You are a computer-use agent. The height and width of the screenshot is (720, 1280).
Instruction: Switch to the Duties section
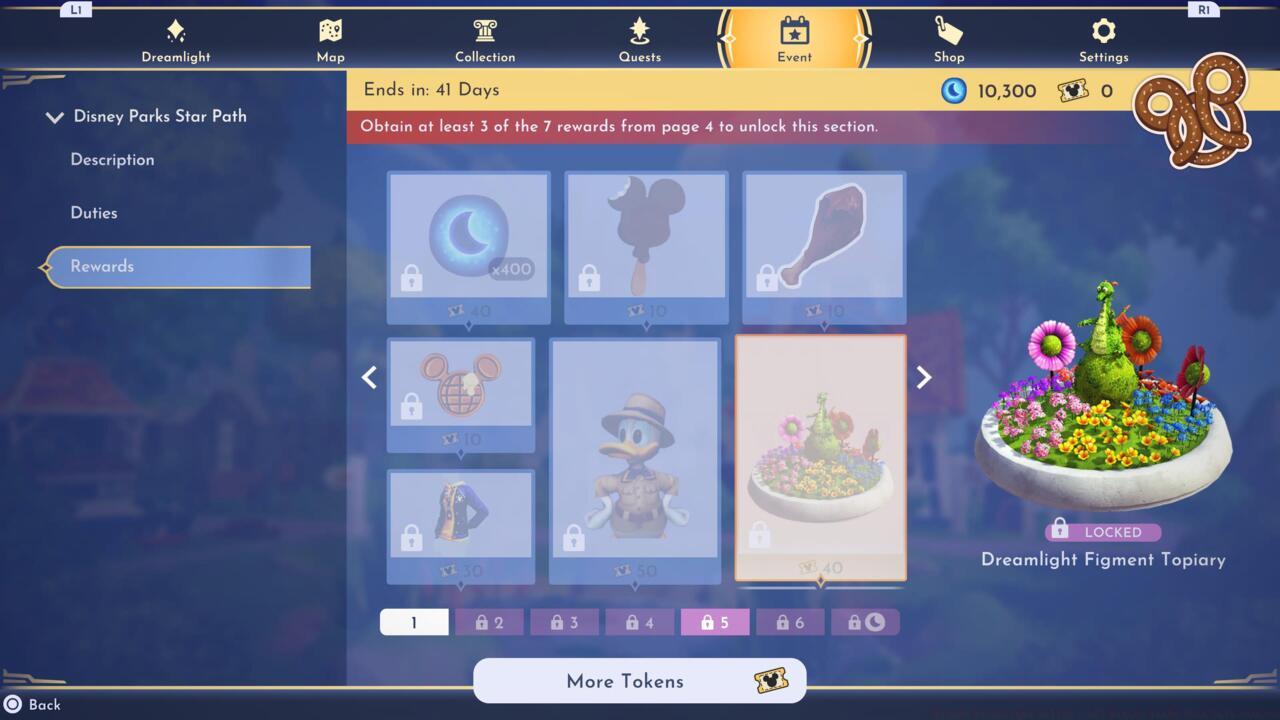pos(94,212)
